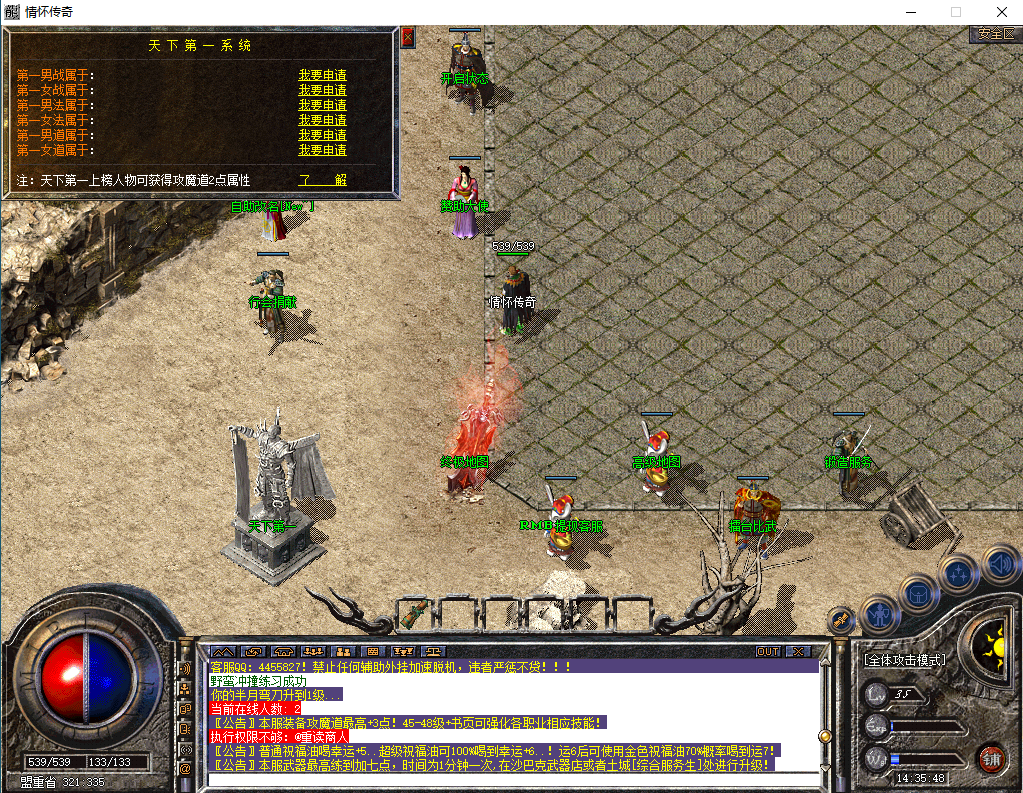Open the 了解 info link
The height and width of the screenshot is (793, 1023).
(322, 180)
